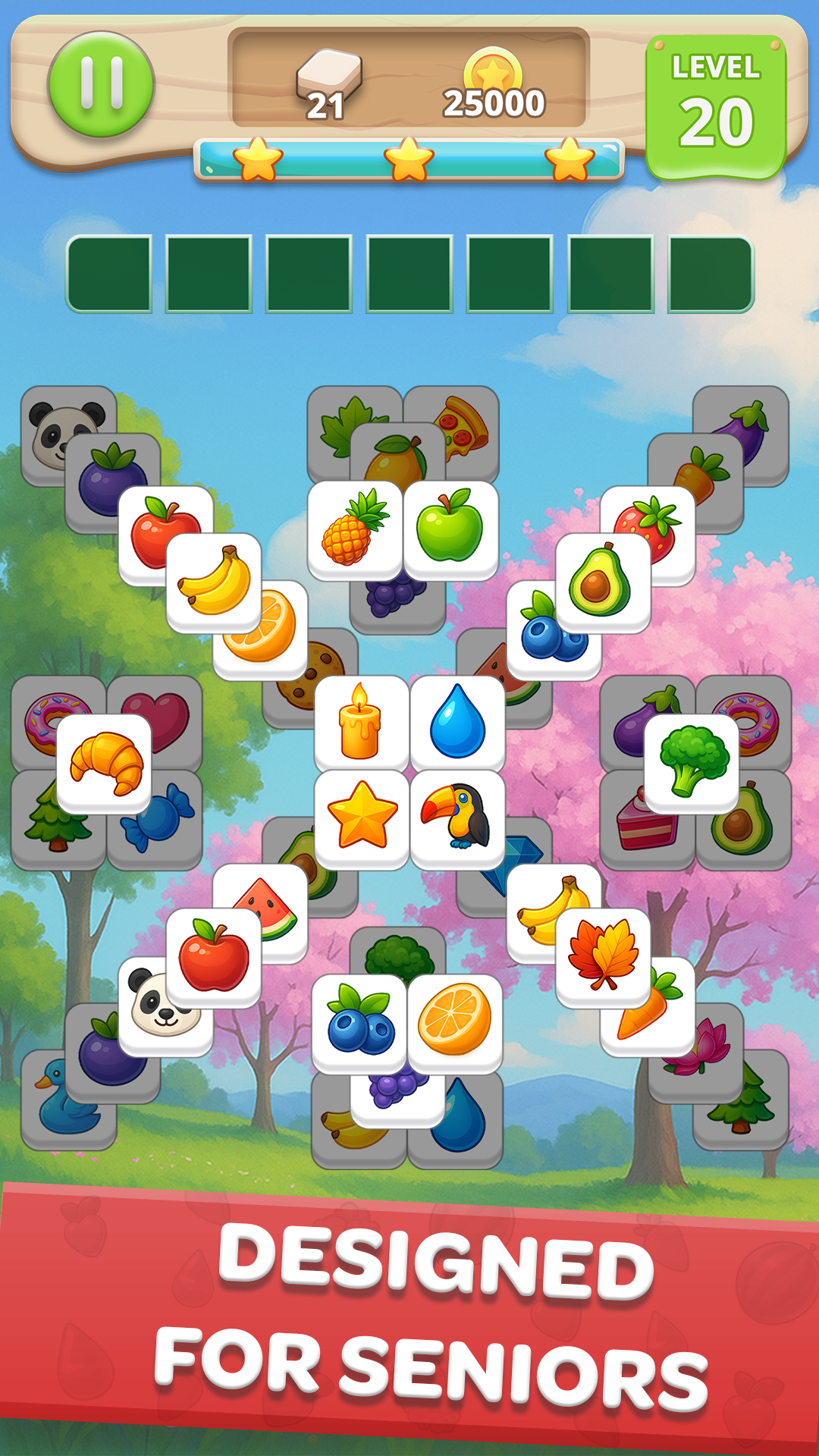Select the gold star tile on the board

point(362,817)
